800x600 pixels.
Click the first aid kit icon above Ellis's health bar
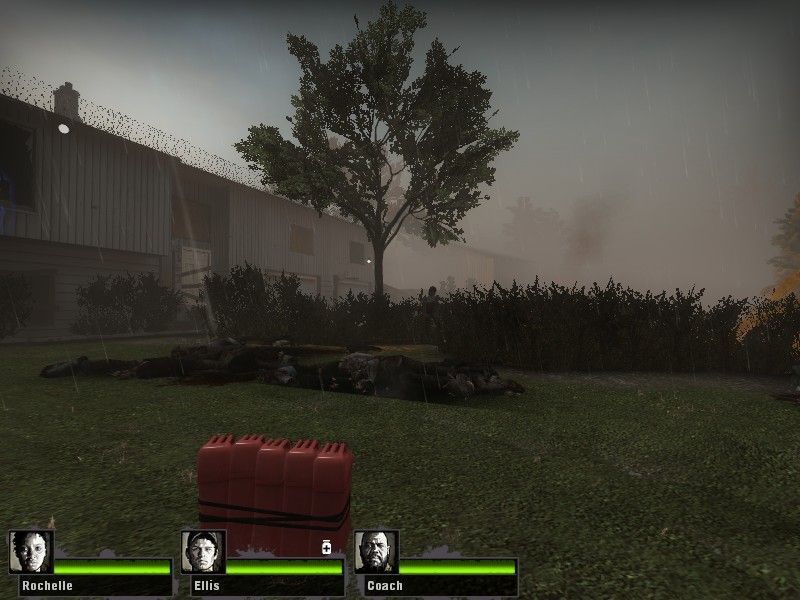tap(326, 547)
